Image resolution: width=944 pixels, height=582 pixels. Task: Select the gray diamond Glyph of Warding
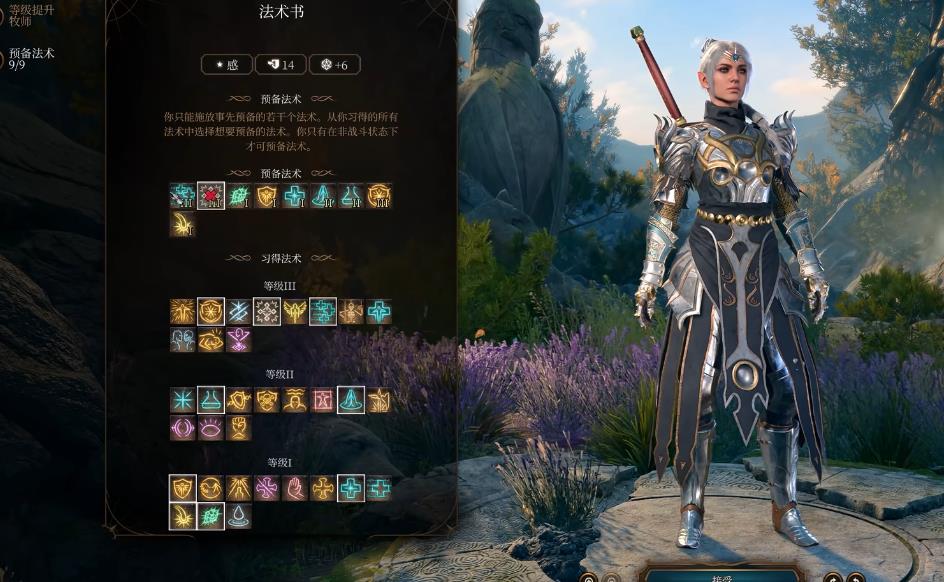(x=266, y=312)
